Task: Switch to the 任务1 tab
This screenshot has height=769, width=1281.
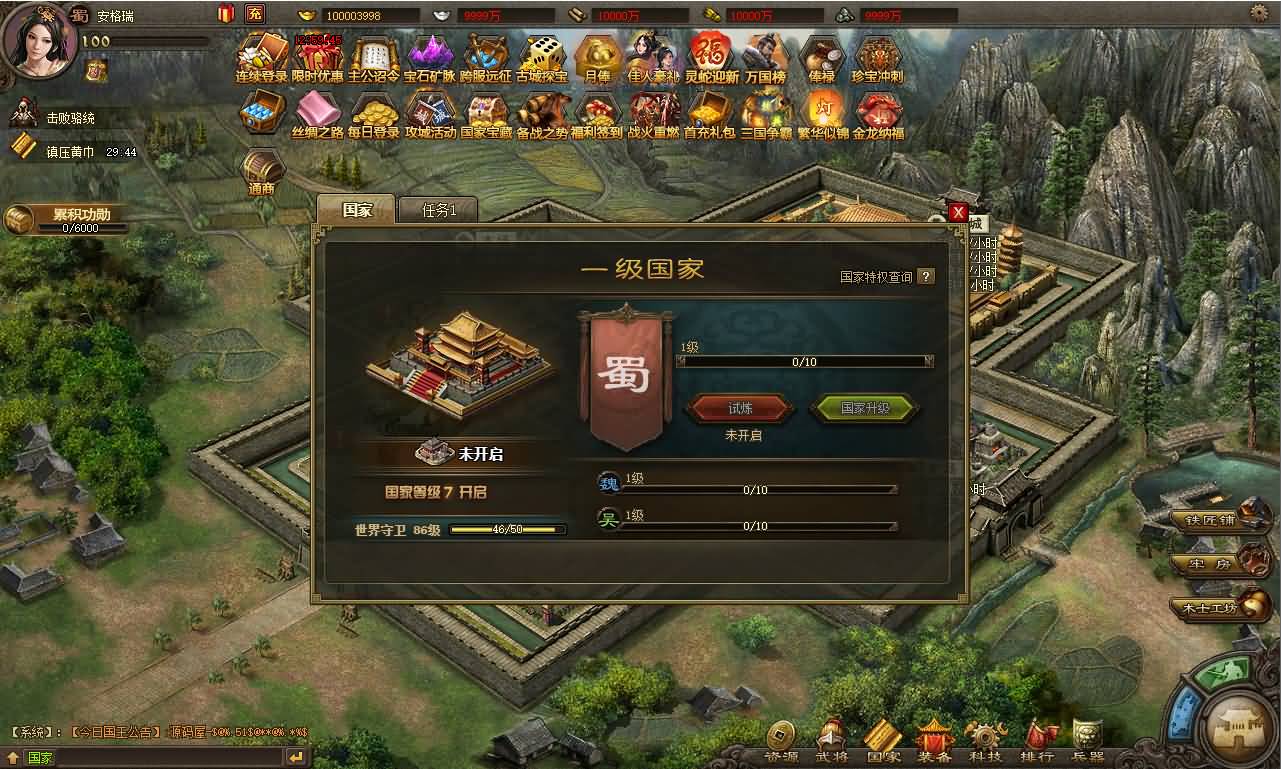Action: tap(438, 210)
